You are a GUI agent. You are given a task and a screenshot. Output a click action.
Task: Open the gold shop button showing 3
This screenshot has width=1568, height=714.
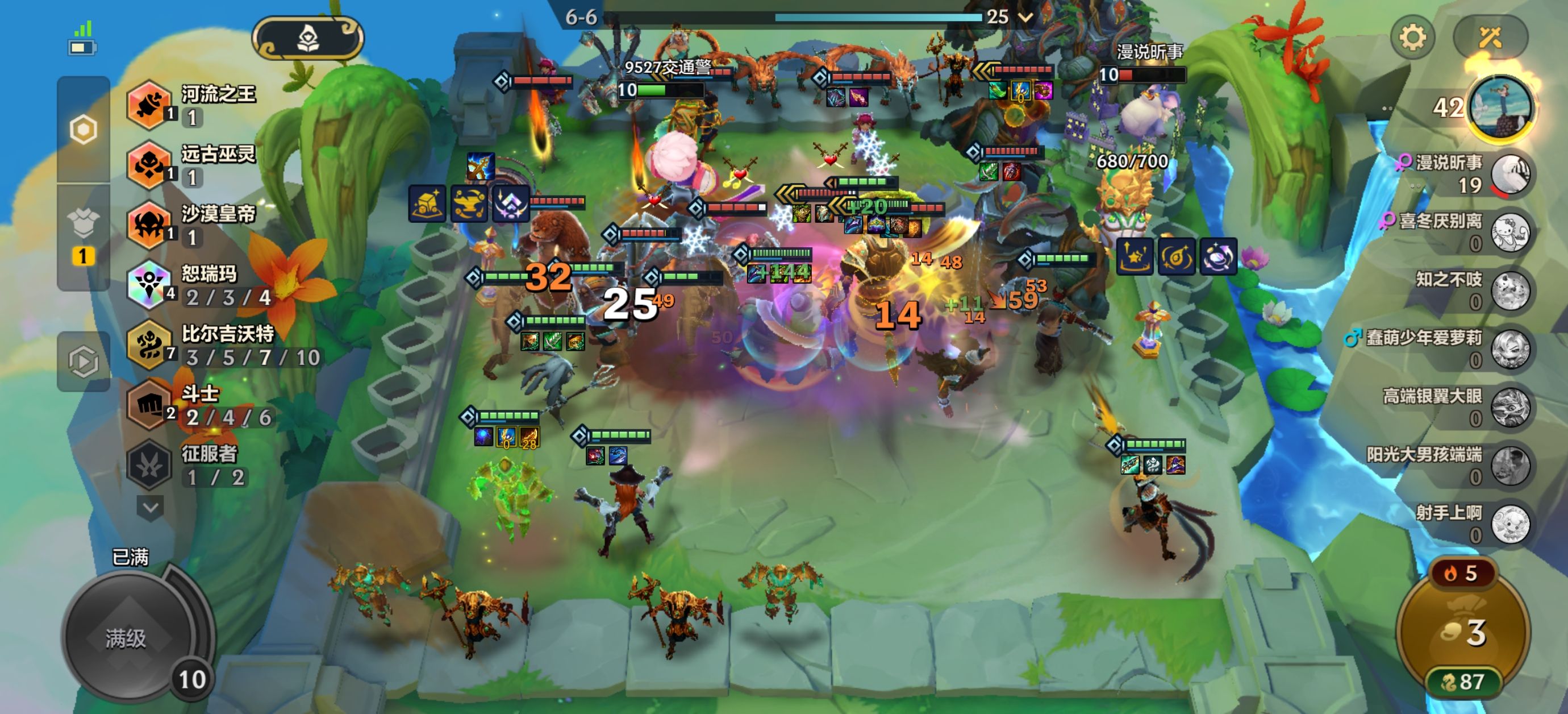pyautogui.click(x=1463, y=632)
